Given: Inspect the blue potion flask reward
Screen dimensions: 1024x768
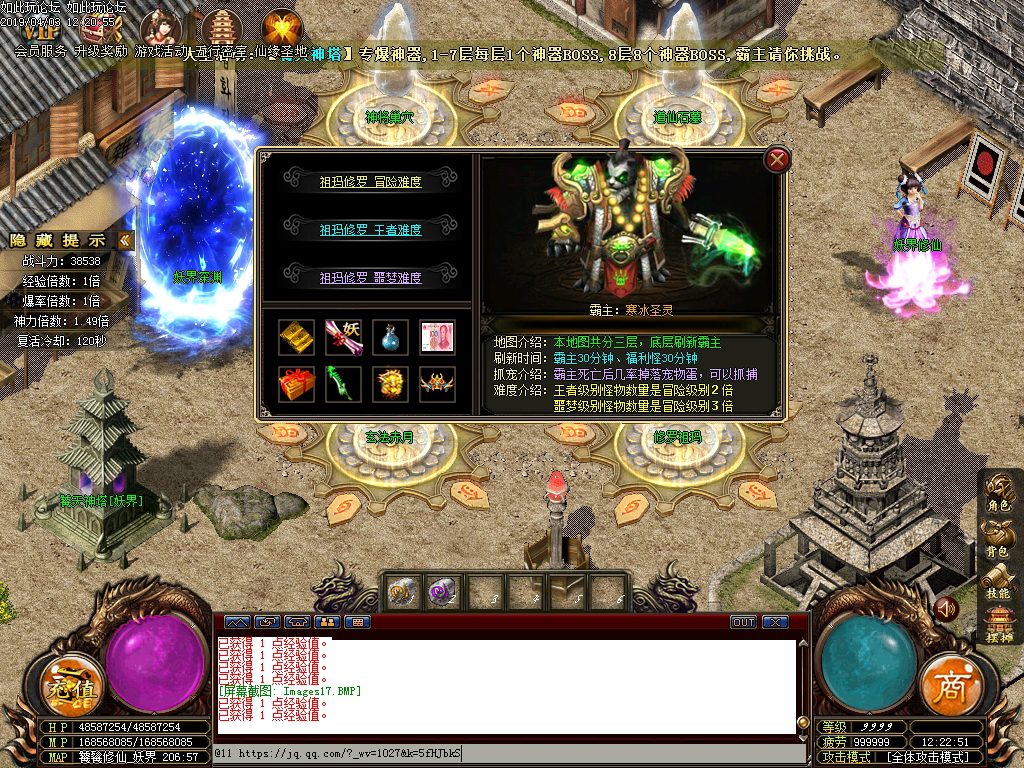Looking at the screenshot, I should [x=390, y=337].
